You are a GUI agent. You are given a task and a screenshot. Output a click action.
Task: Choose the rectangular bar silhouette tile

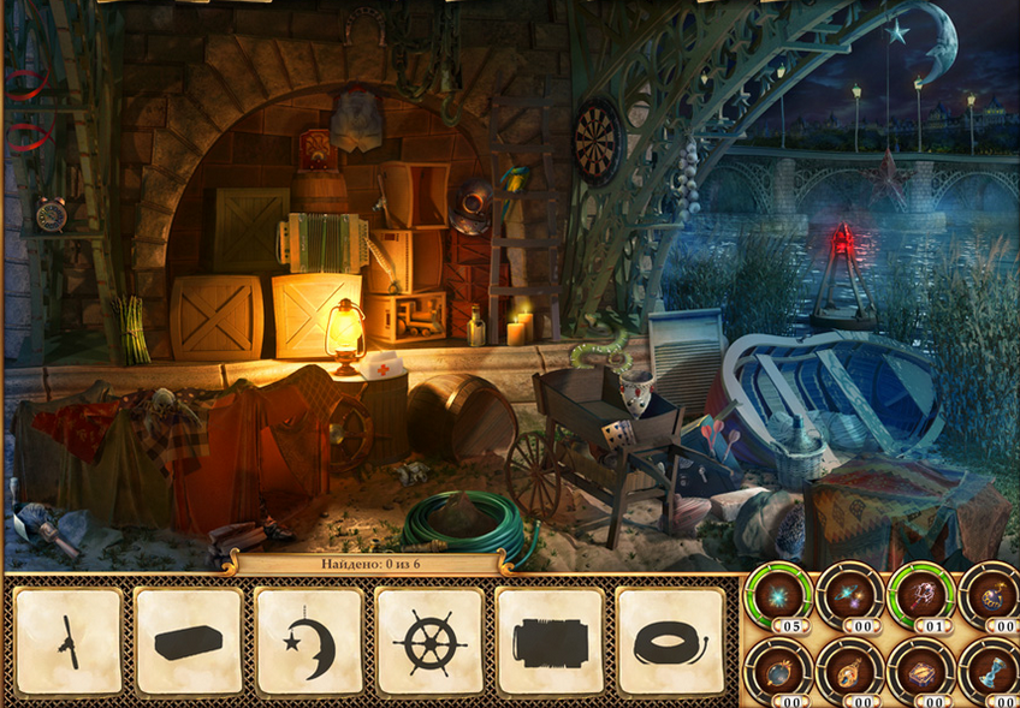188,641
